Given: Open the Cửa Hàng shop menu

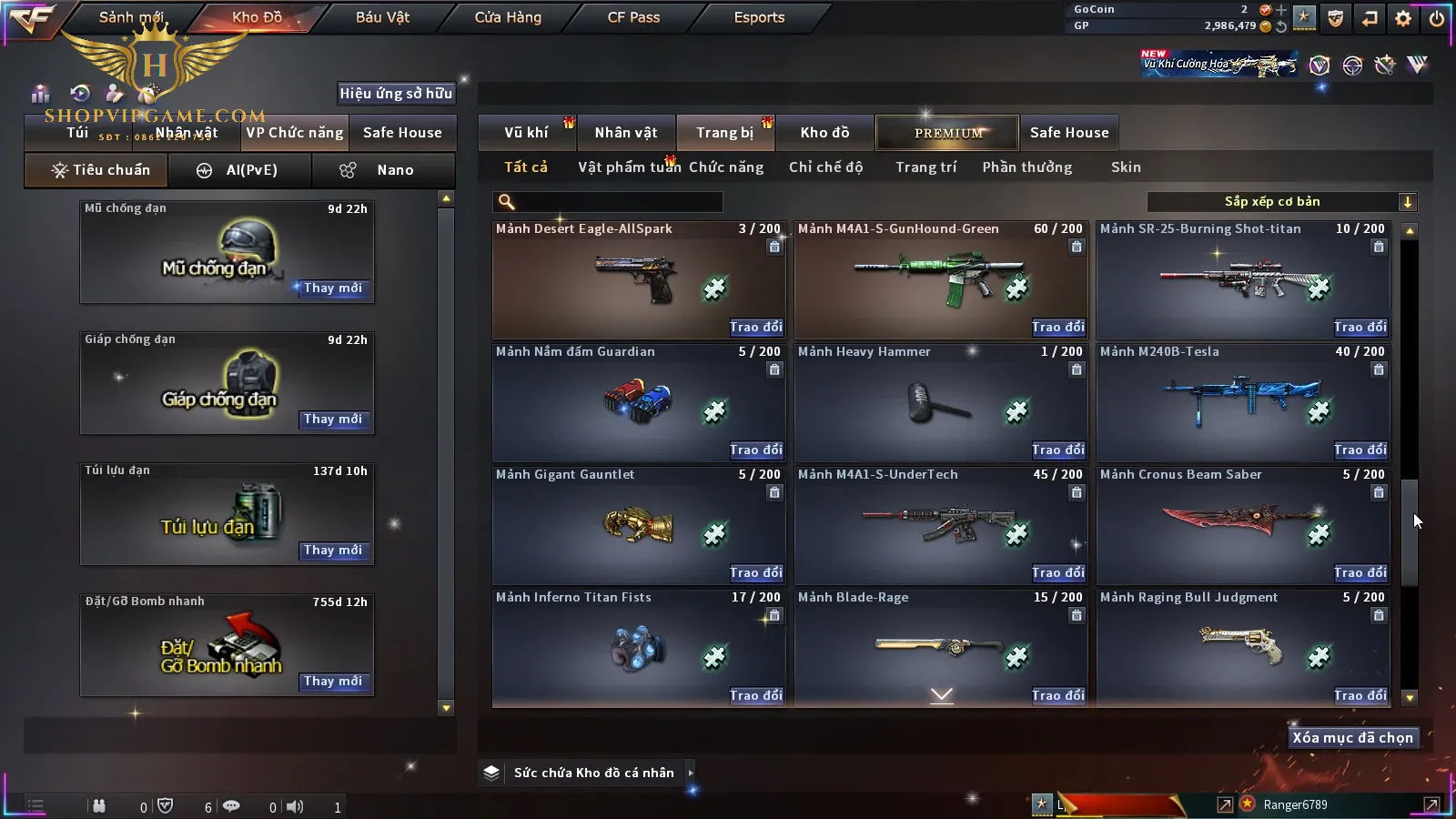Looking at the screenshot, I should click(508, 17).
